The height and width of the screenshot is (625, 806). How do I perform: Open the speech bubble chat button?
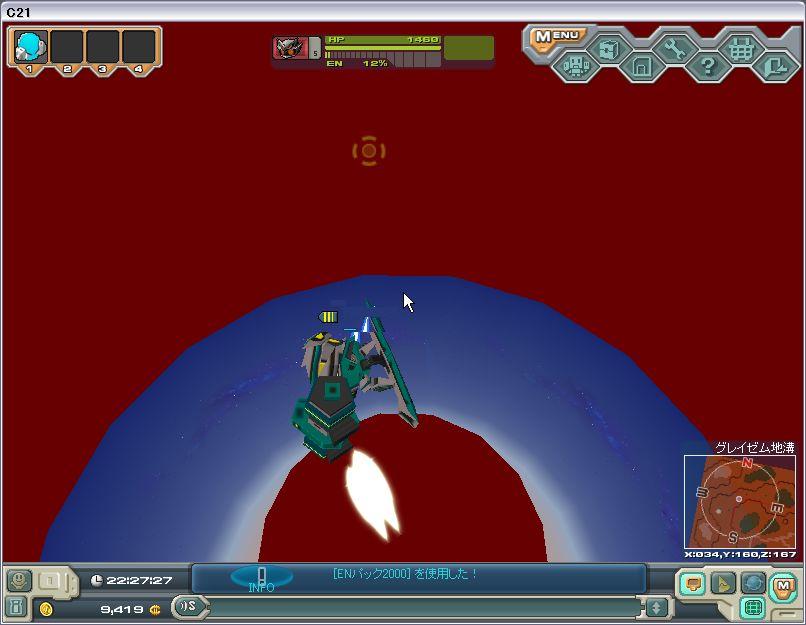(x=692, y=583)
